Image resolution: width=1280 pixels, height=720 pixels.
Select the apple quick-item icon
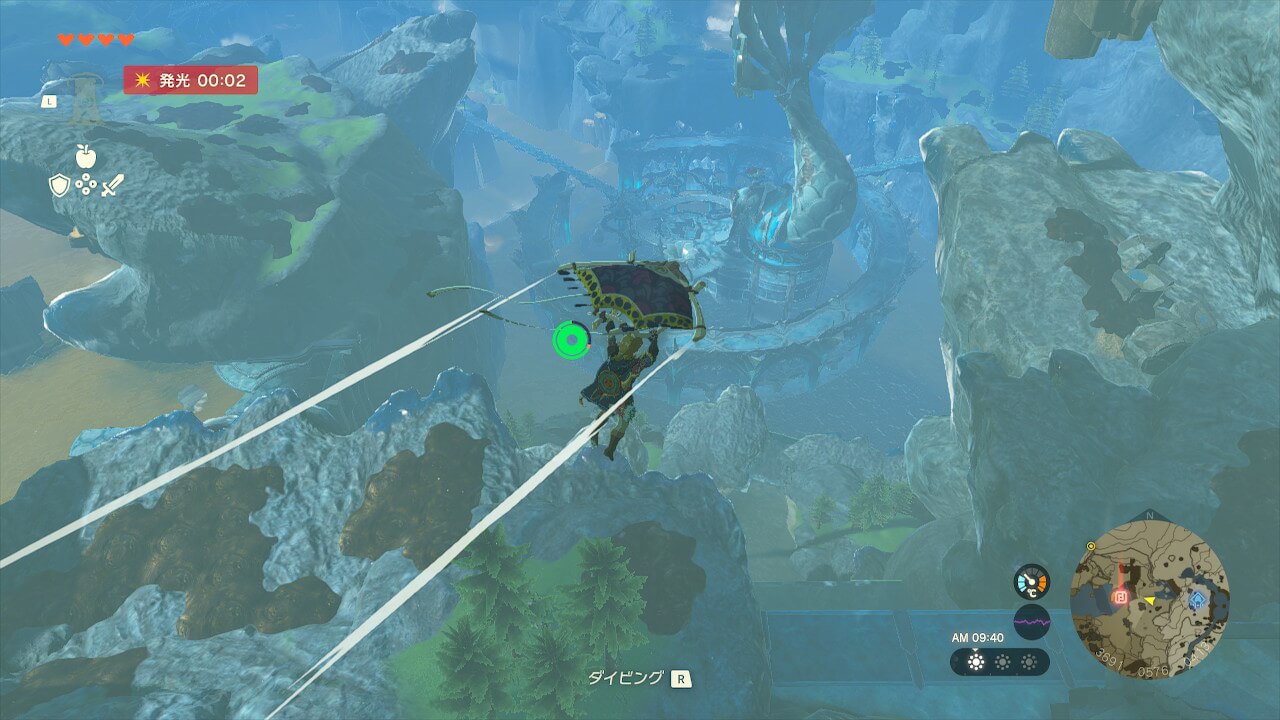click(85, 156)
